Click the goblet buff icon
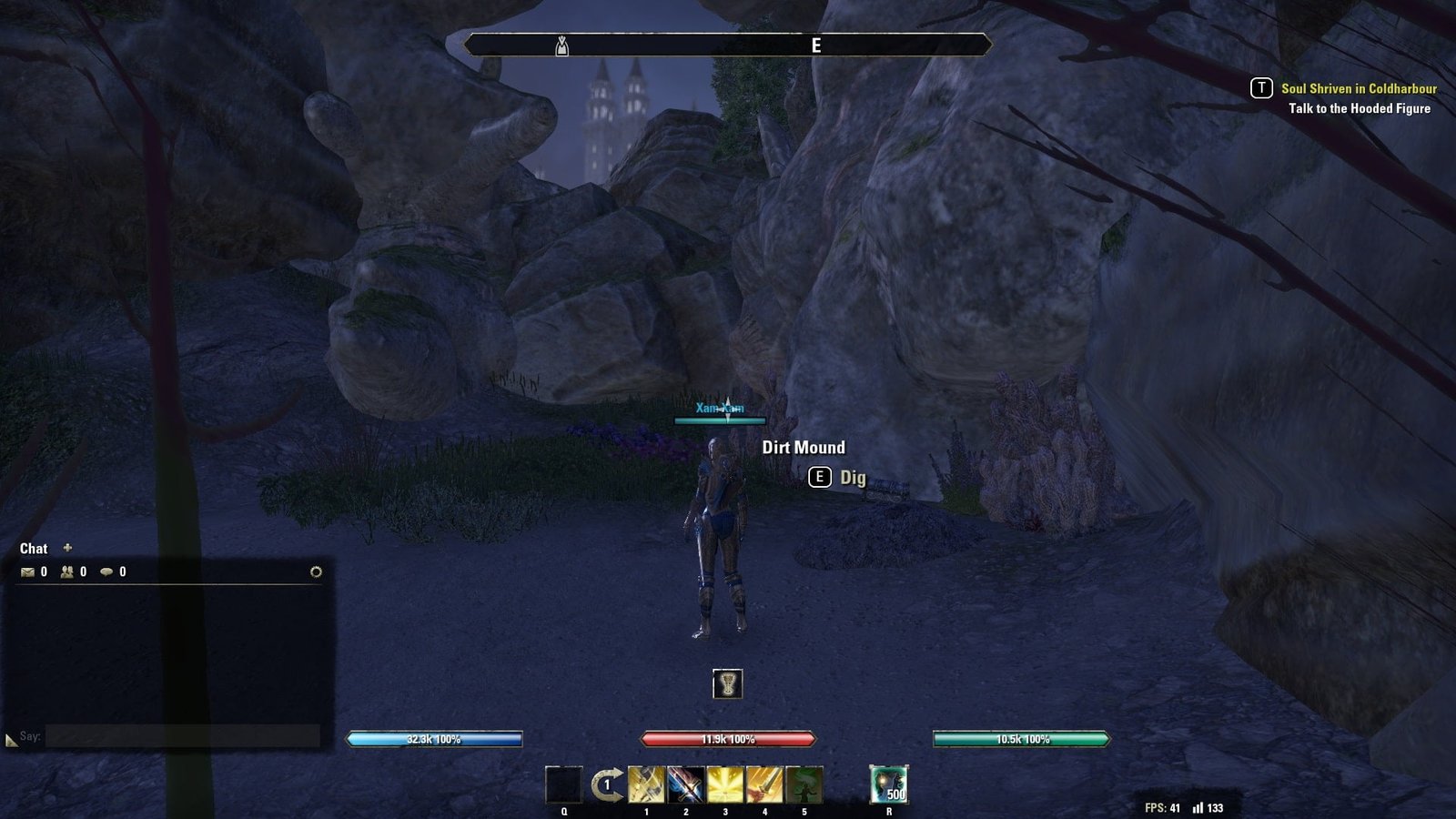This screenshot has height=819, width=1456. 727,683
